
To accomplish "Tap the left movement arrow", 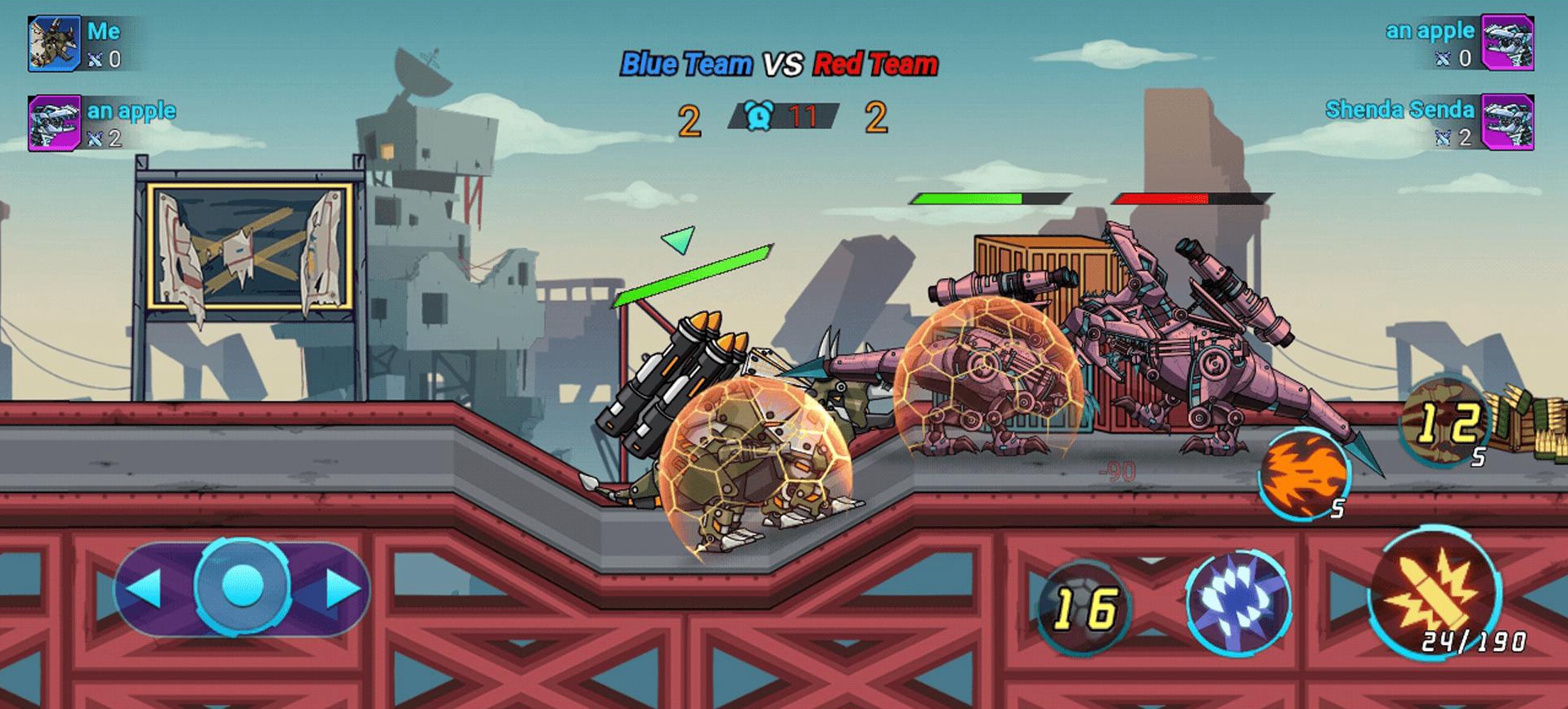I will tap(147, 588).
